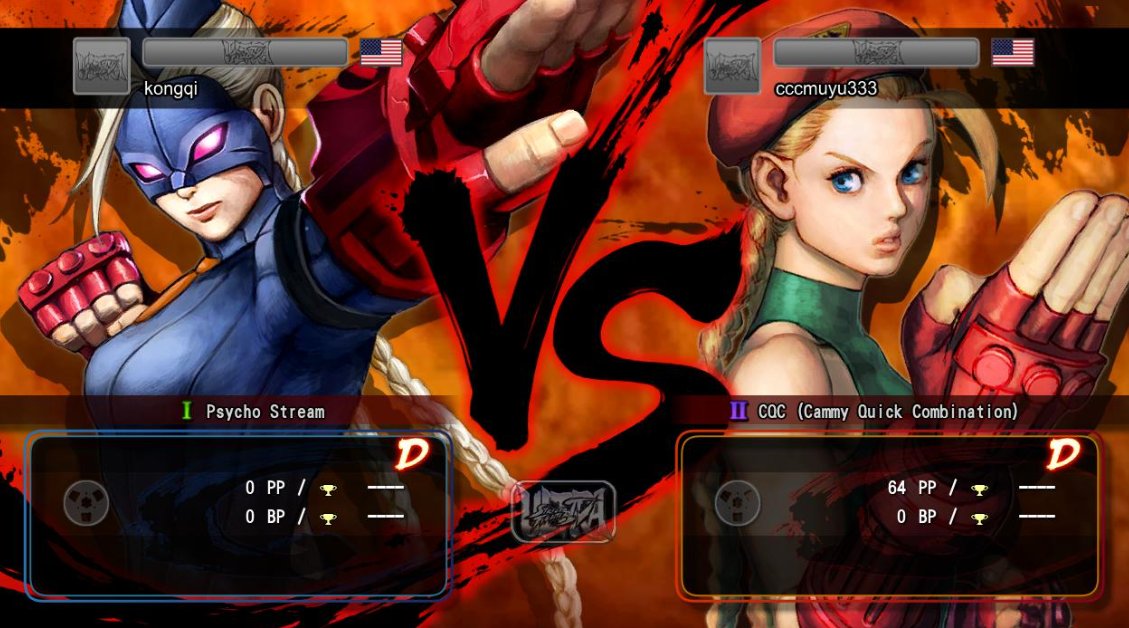Open kongqi's 0 PP stats panel

pos(238,515)
